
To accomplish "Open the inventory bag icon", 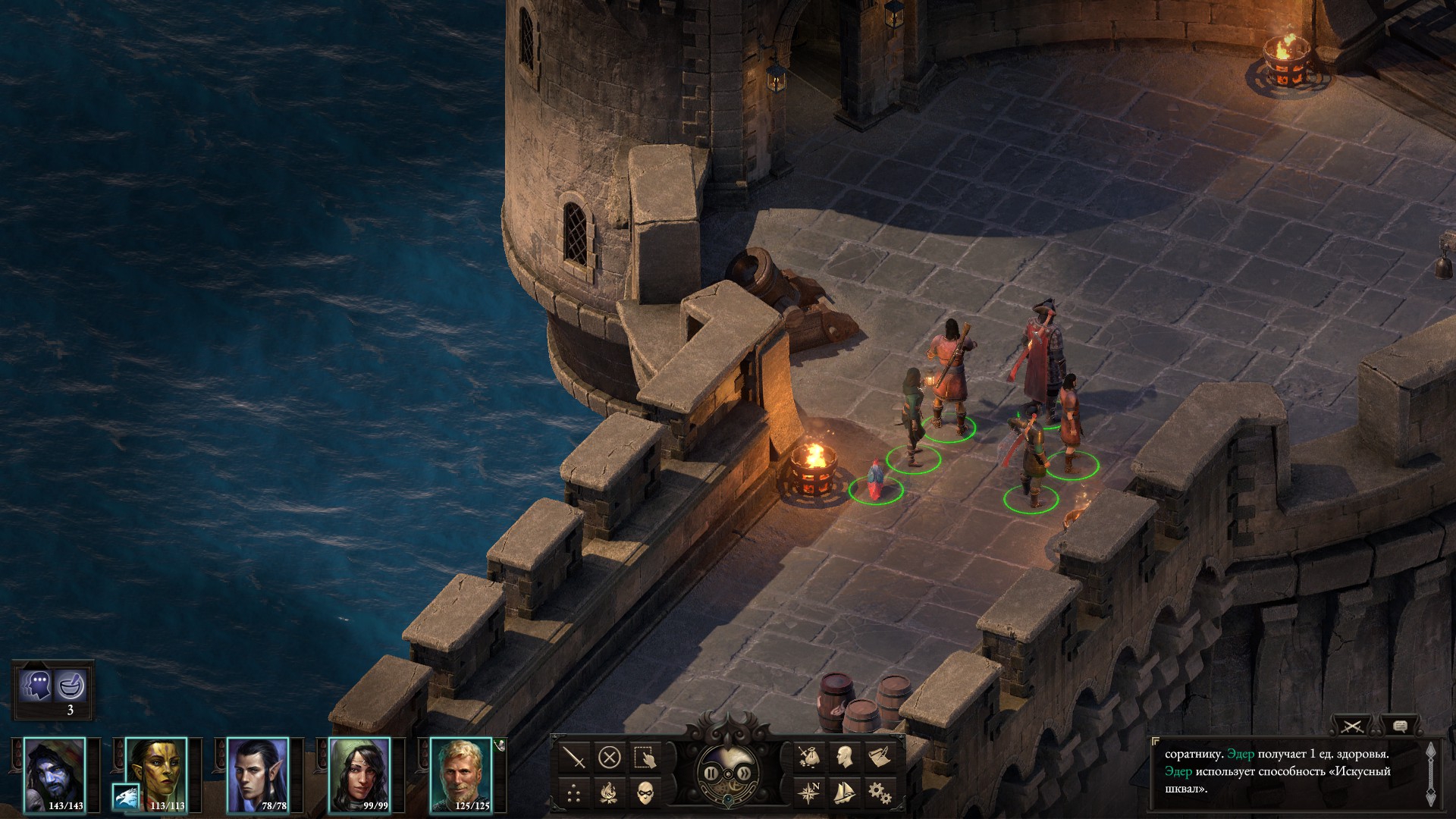I will click(808, 757).
